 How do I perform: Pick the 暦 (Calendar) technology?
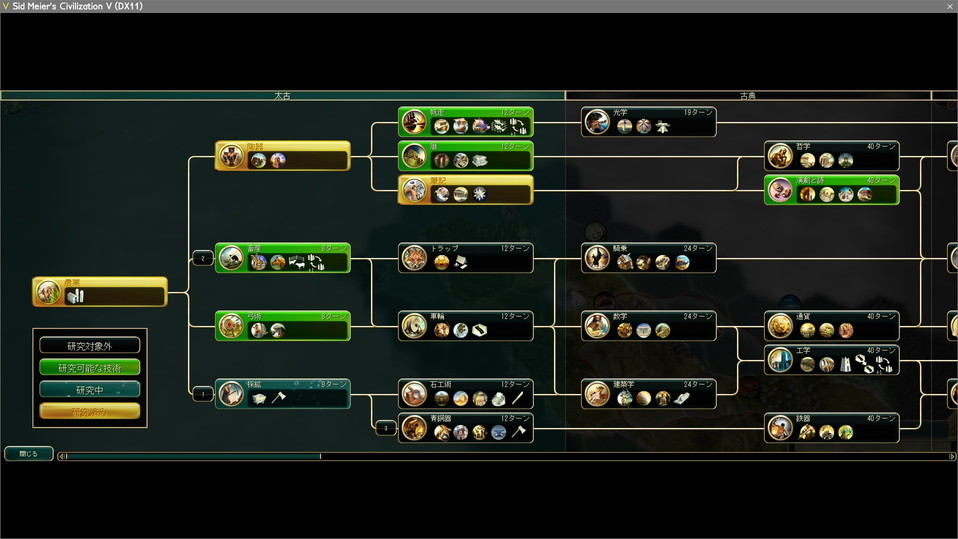466,156
